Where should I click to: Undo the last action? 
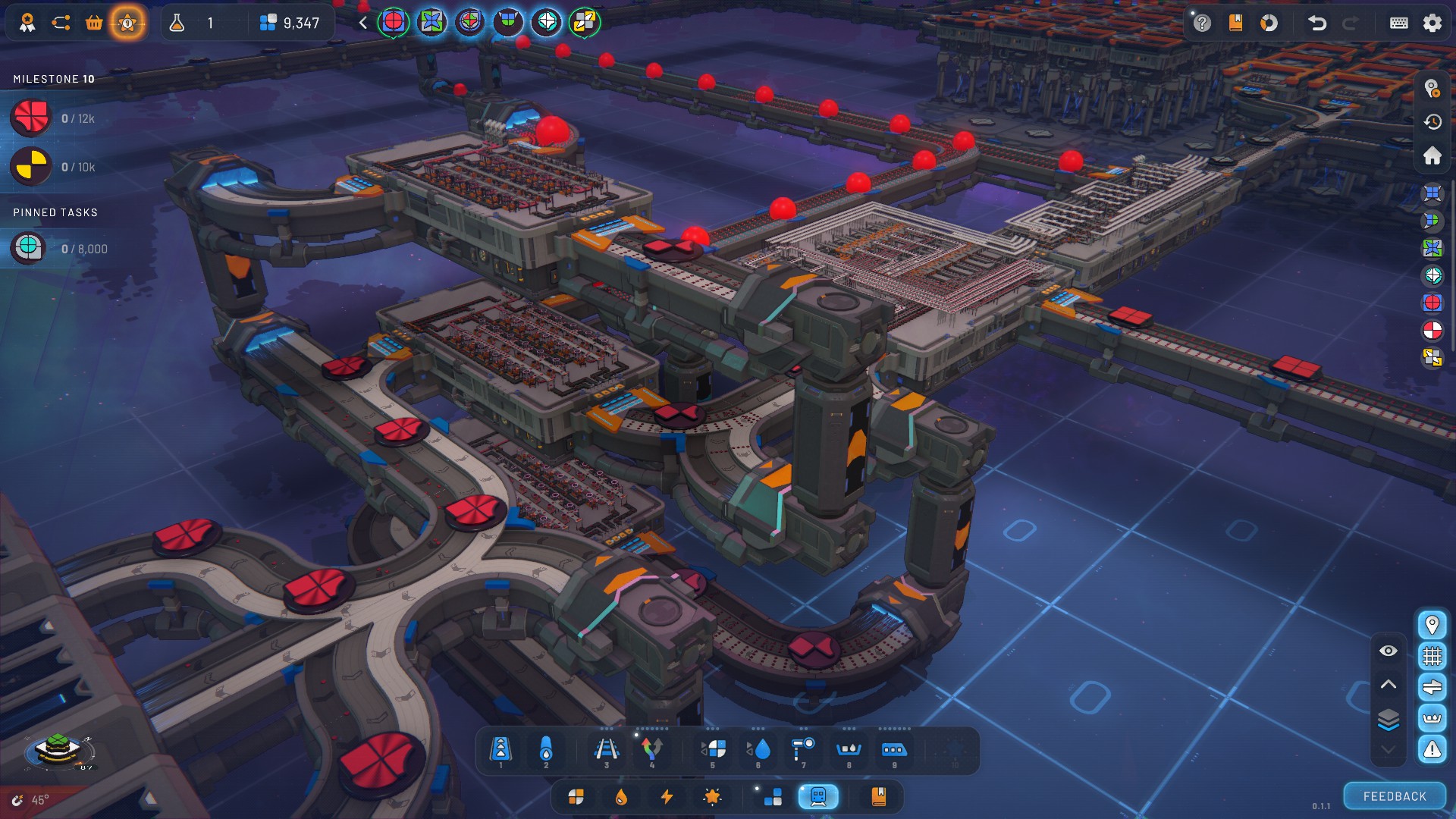(x=1317, y=23)
